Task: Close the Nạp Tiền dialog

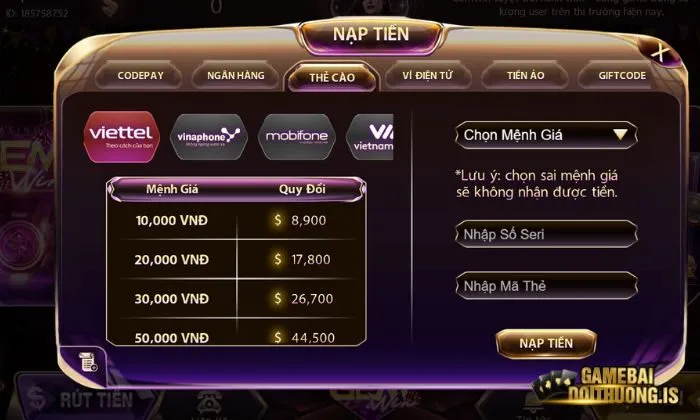Action: (659, 52)
